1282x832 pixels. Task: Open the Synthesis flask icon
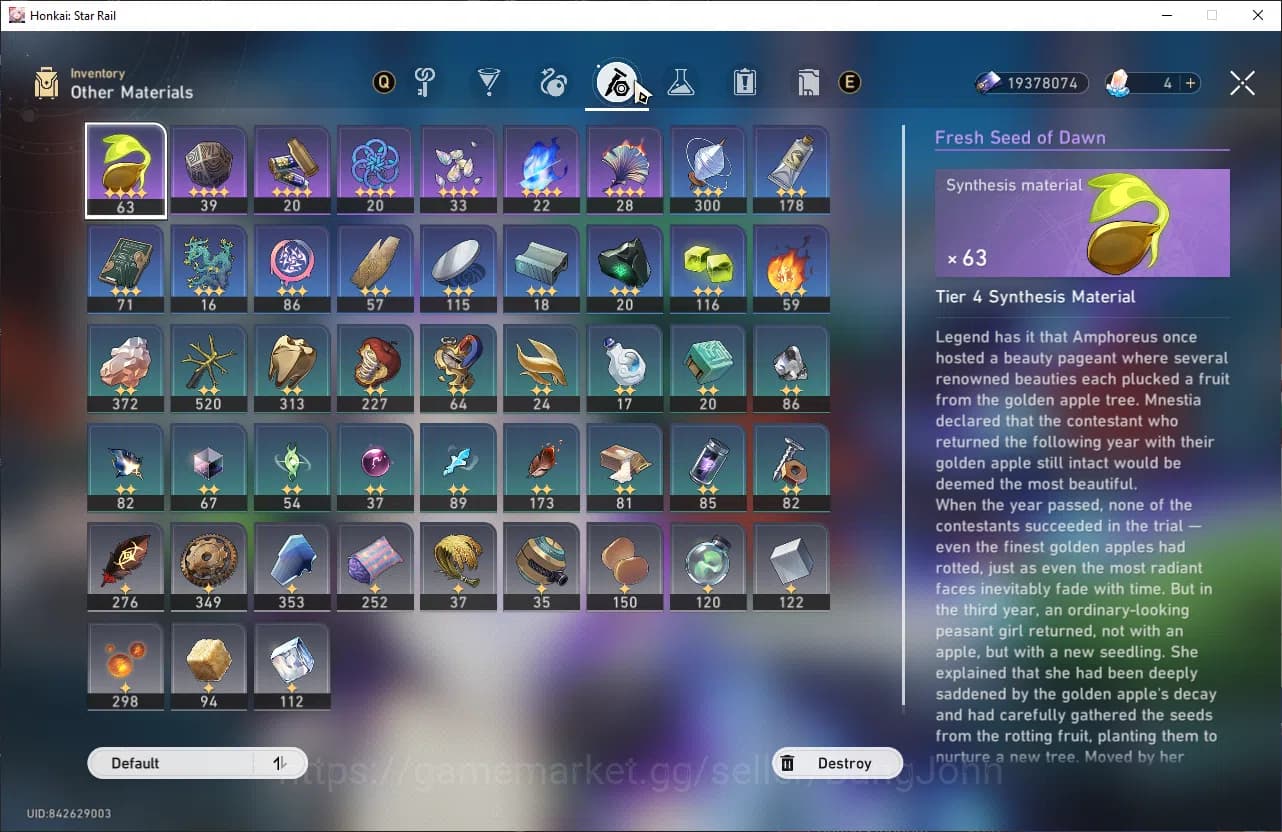pos(681,83)
